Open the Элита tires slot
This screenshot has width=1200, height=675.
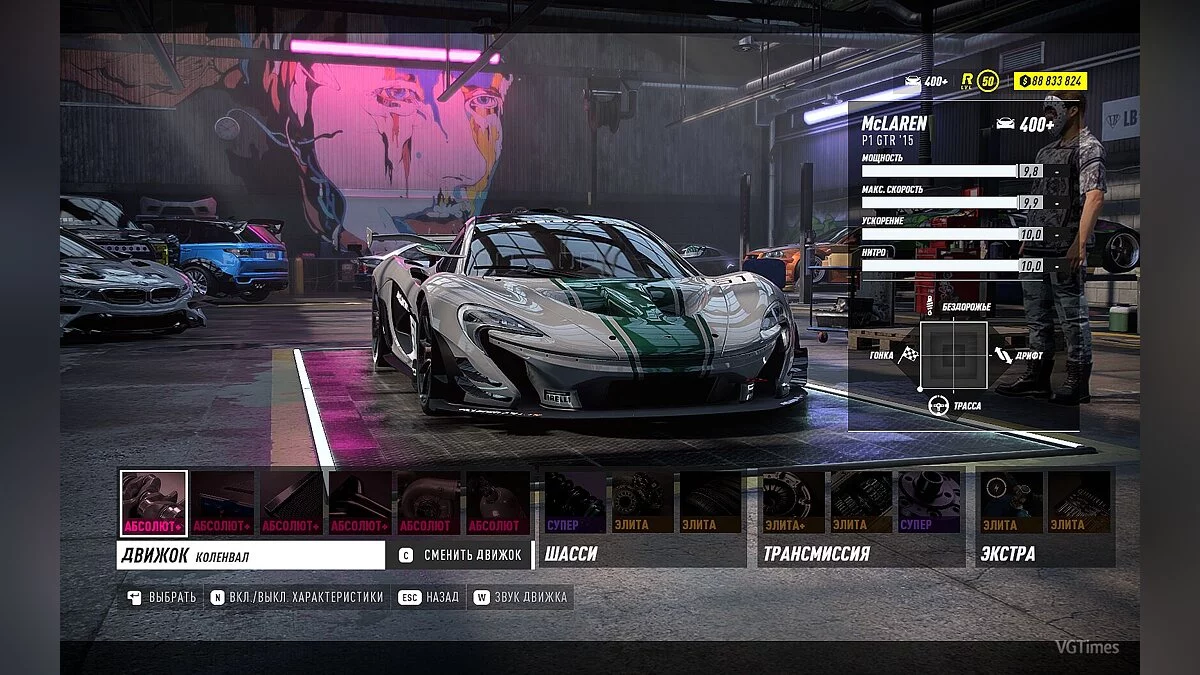pyautogui.click(x=711, y=503)
